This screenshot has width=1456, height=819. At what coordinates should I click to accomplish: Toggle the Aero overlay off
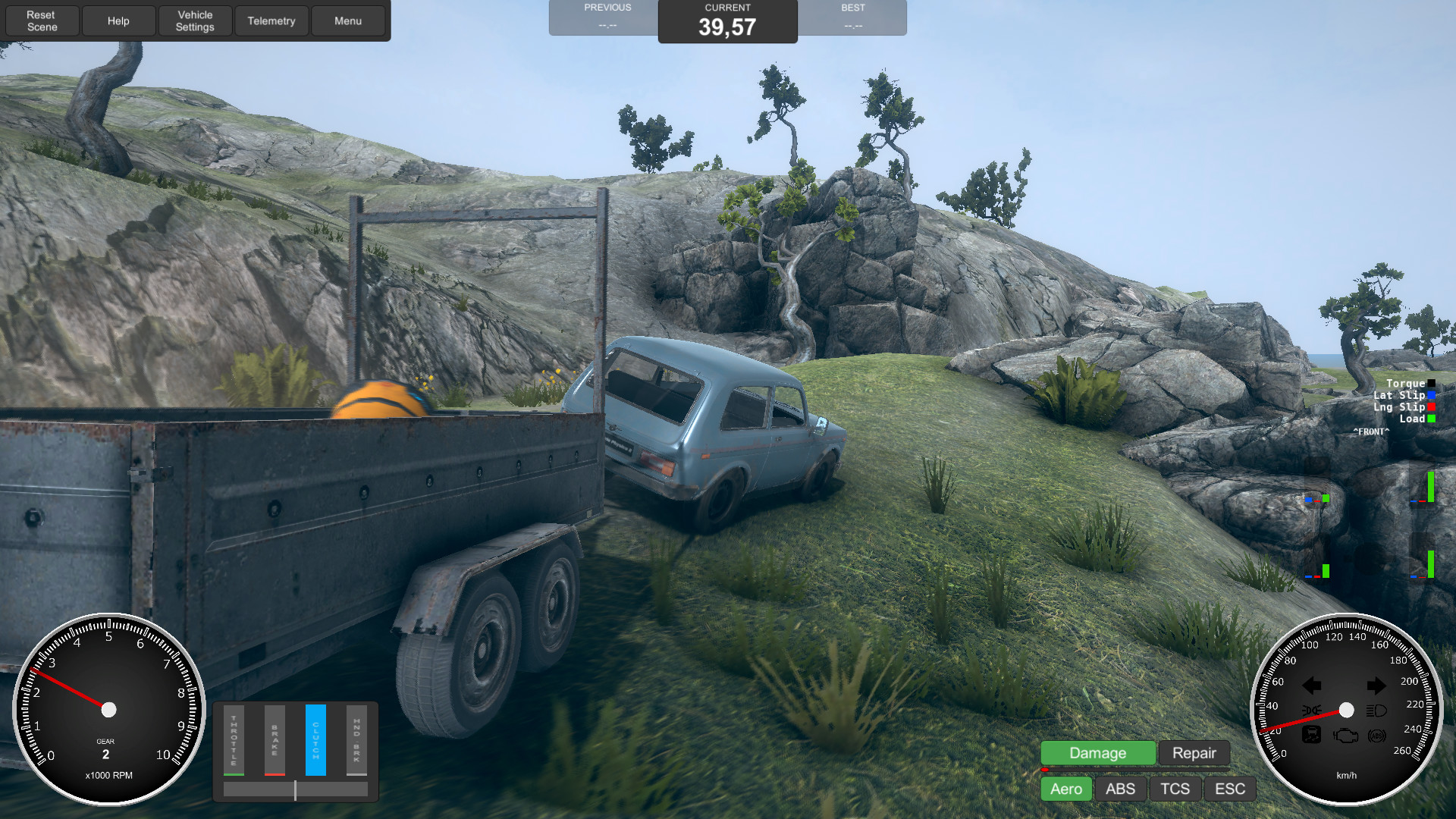tap(1065, 789)
